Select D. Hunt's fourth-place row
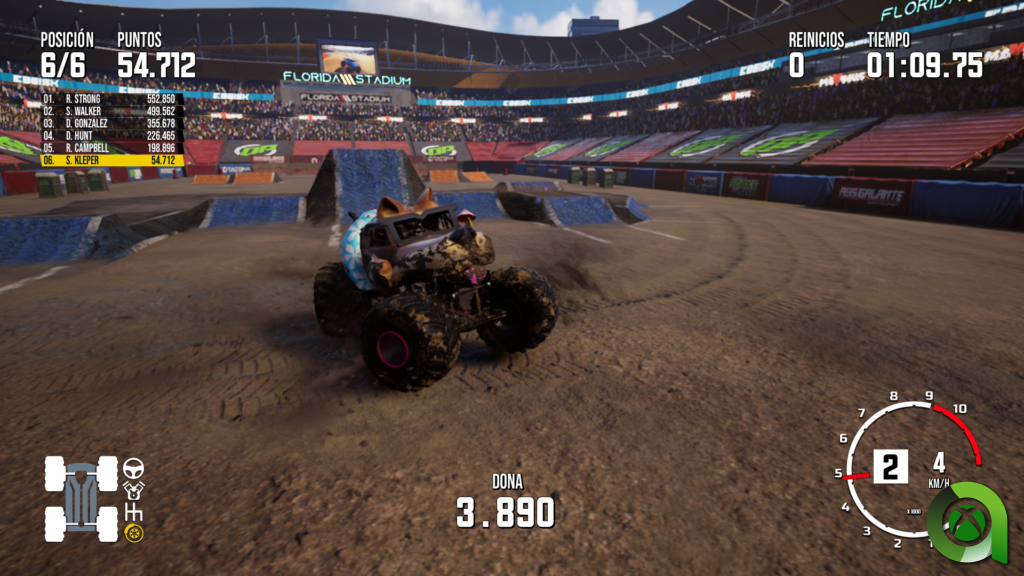Viewport: 1024px width, 576px height. click(x=109, y=135)
